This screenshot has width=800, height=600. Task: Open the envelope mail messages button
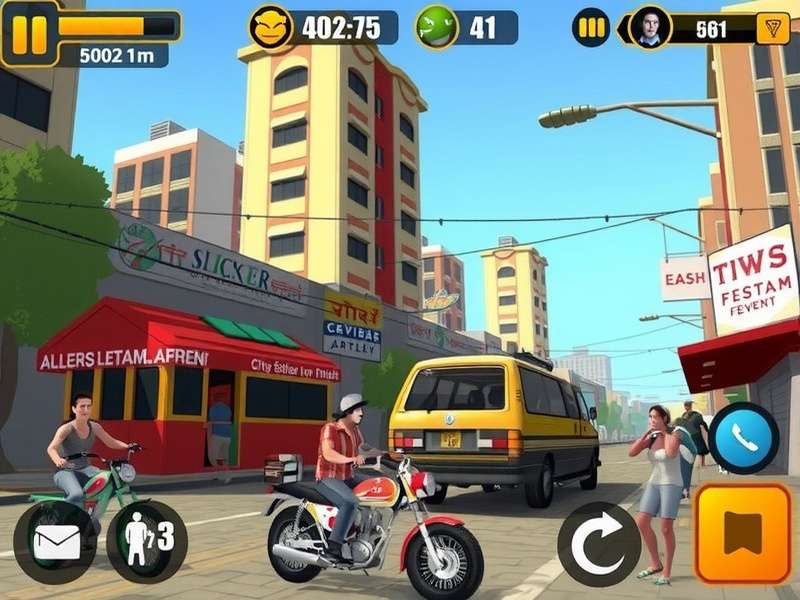click(x=56, y=542)
